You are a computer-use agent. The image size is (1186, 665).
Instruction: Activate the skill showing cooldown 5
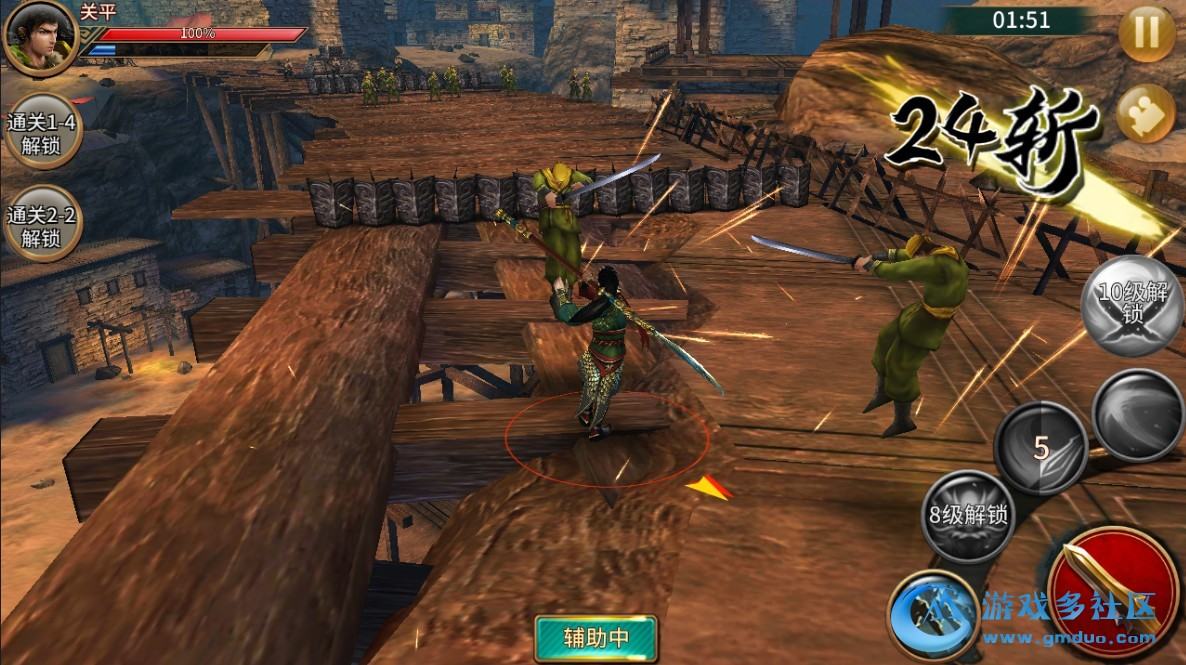[x=1043, y=449]
